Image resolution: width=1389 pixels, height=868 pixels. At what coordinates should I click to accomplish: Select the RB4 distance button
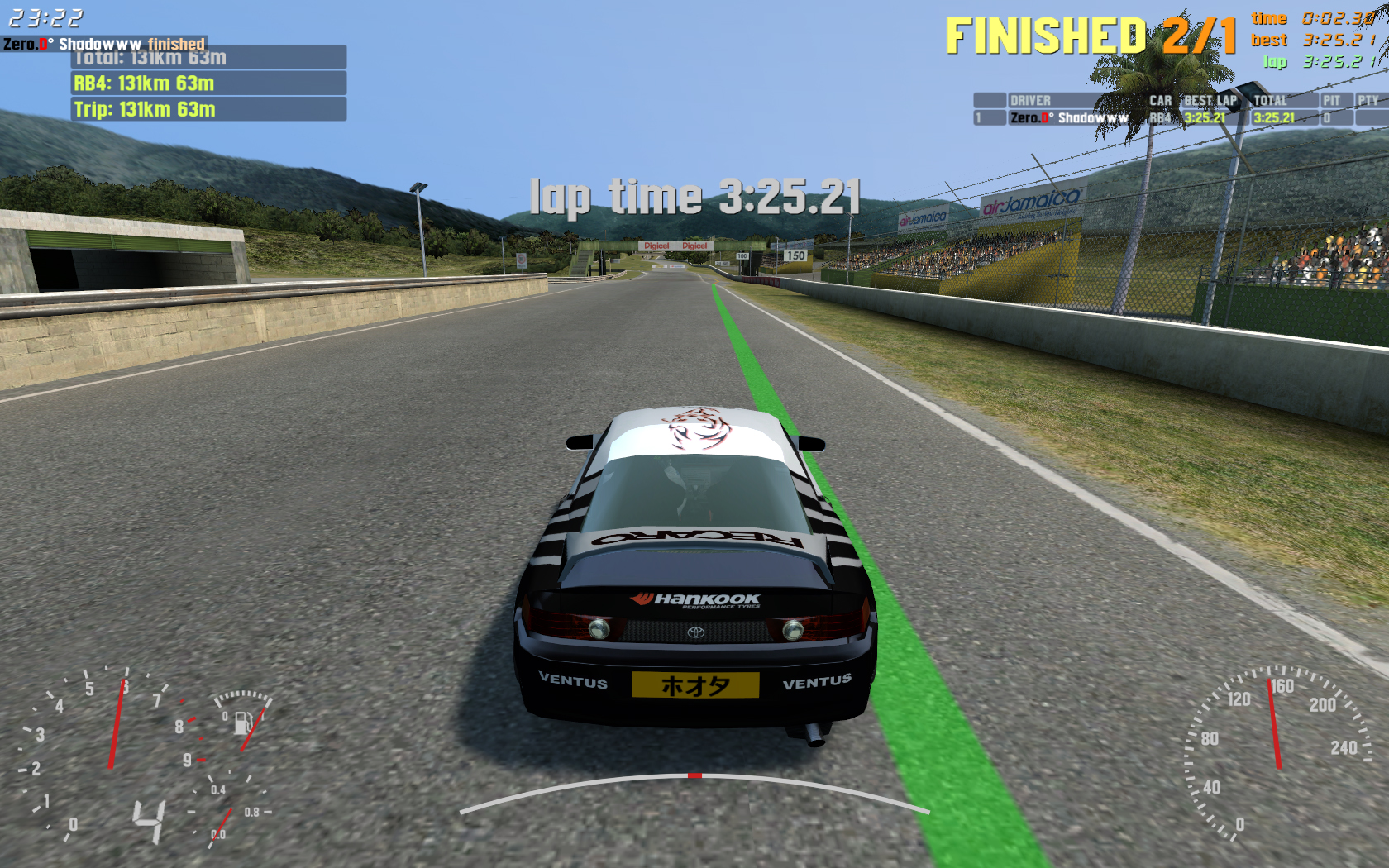[208, 83]
